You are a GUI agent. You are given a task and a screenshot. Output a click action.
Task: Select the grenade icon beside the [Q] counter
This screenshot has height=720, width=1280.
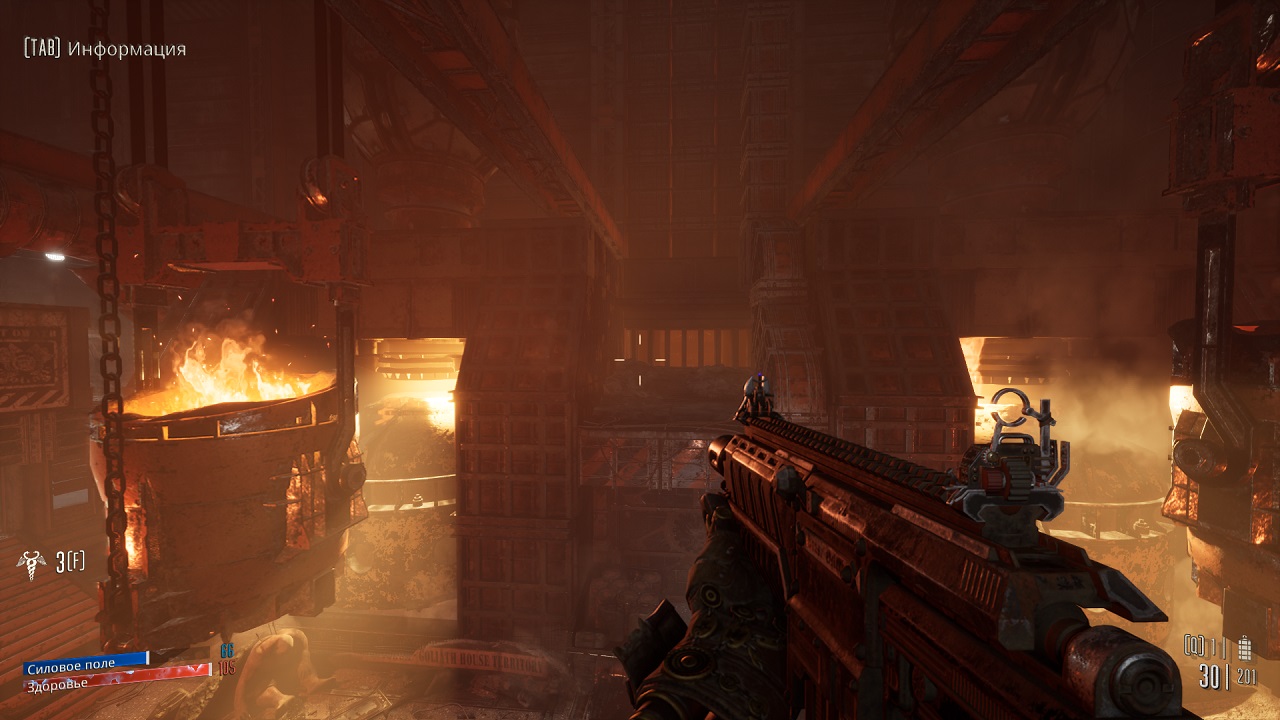(x=1245, y=648)
